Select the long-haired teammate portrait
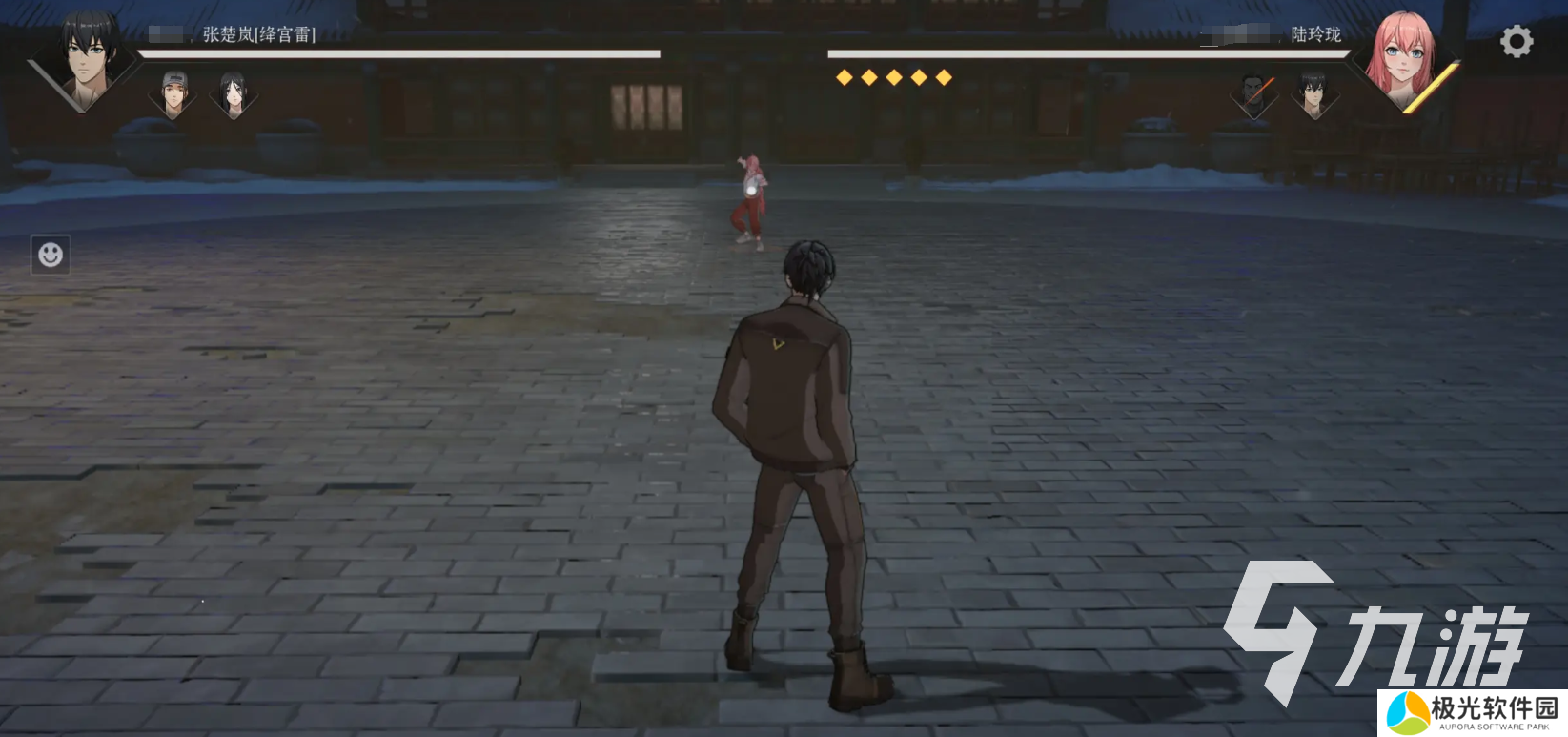 [234, 92]
